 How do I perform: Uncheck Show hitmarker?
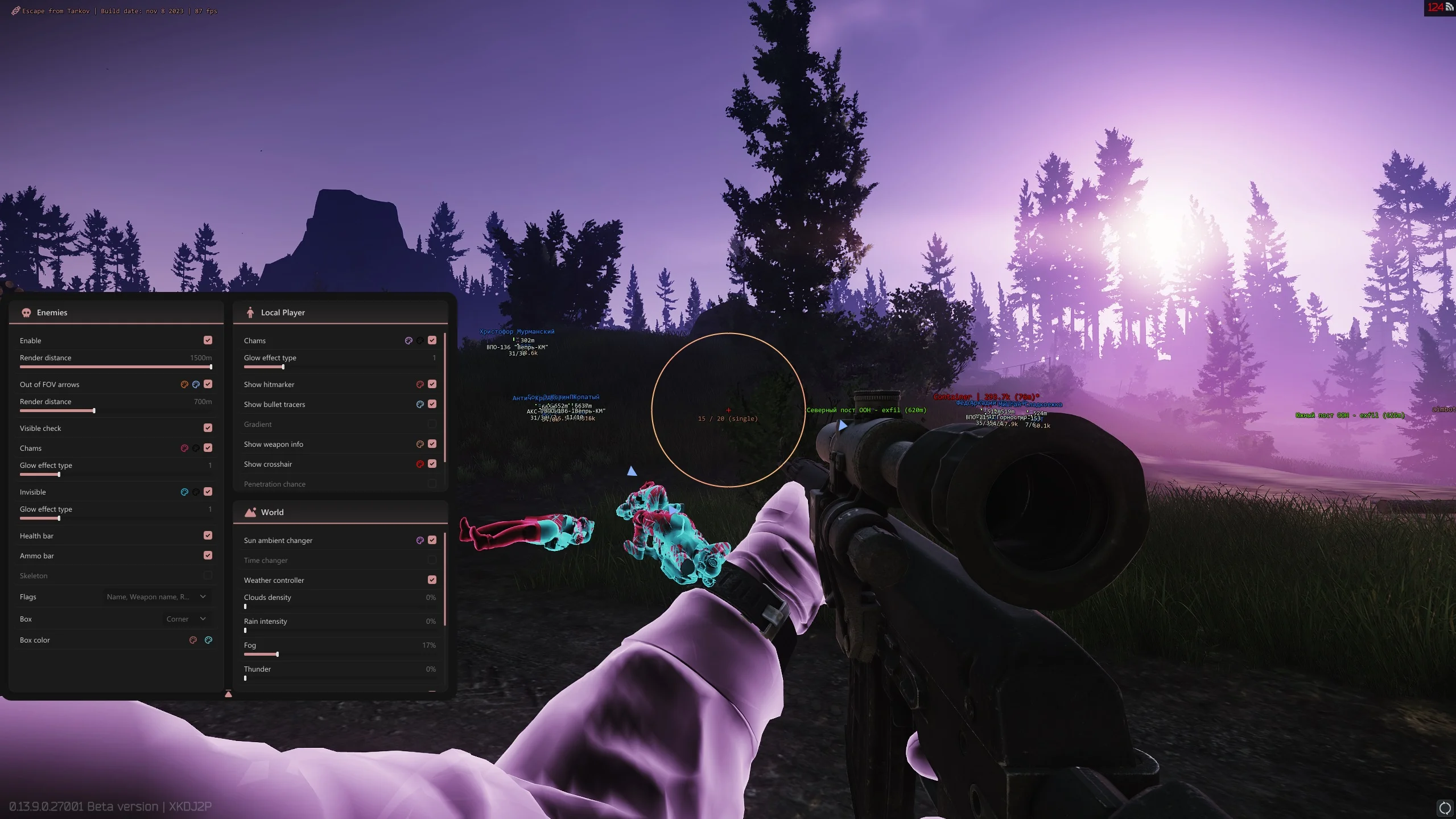tap(432, 384)
